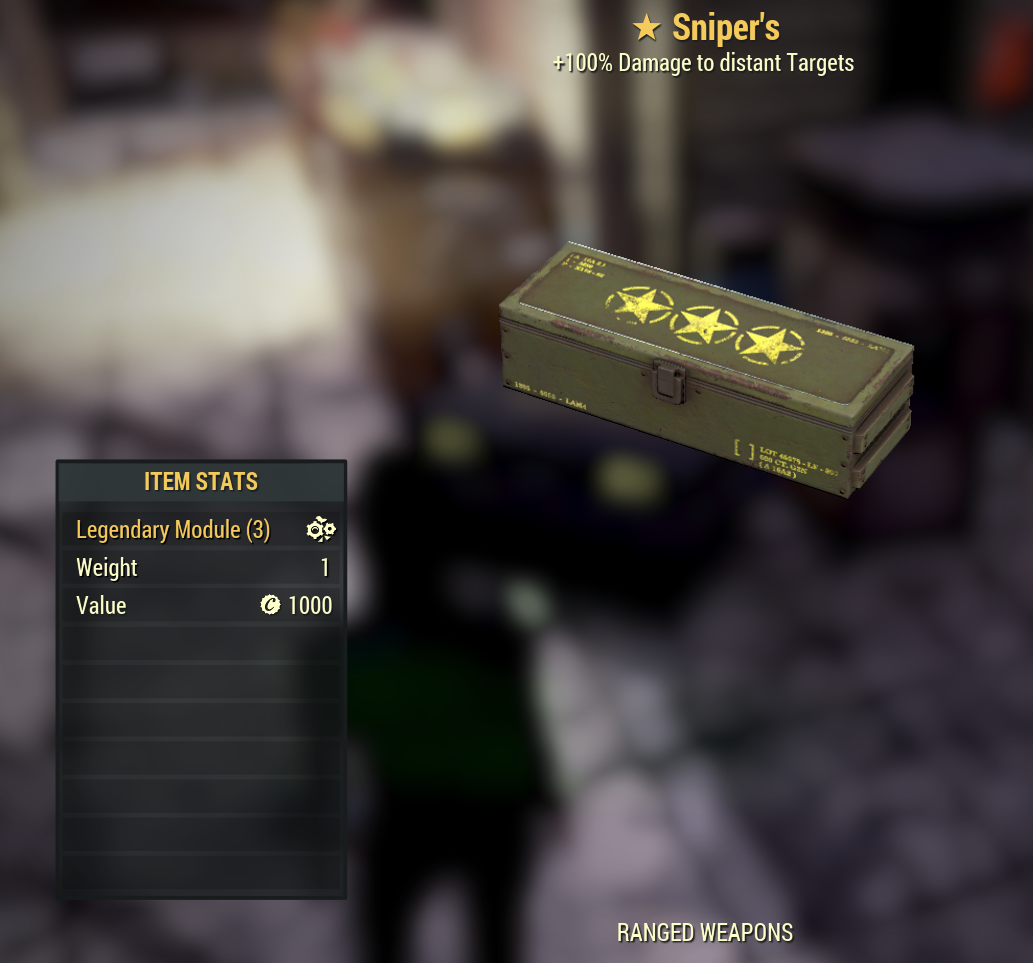This screenshot has height=963, width=1033.
Task: Select the Legendary Module (3) row
Action: (201, 530)
